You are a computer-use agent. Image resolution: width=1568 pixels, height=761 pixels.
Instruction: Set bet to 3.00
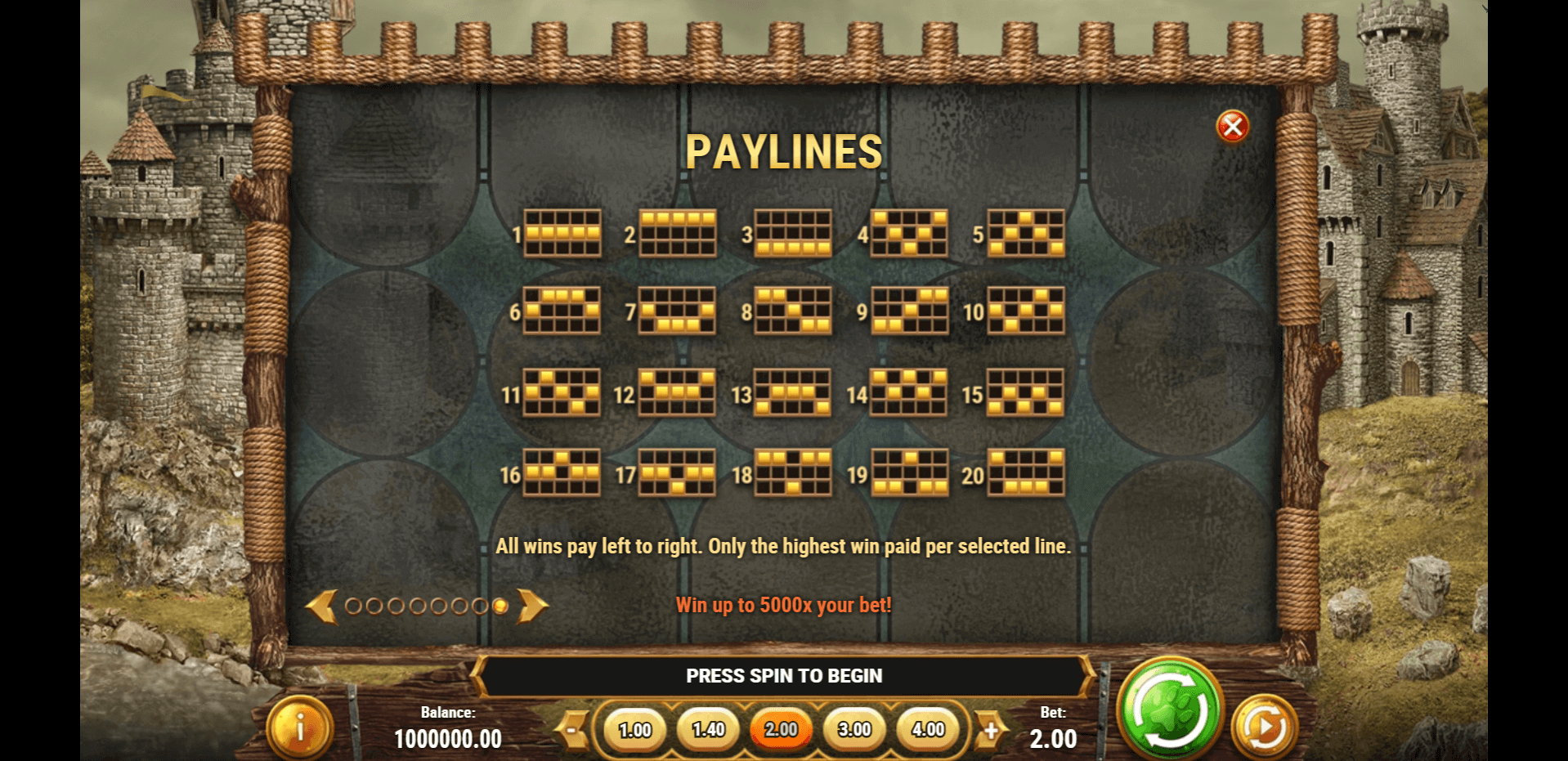(854, 729)
